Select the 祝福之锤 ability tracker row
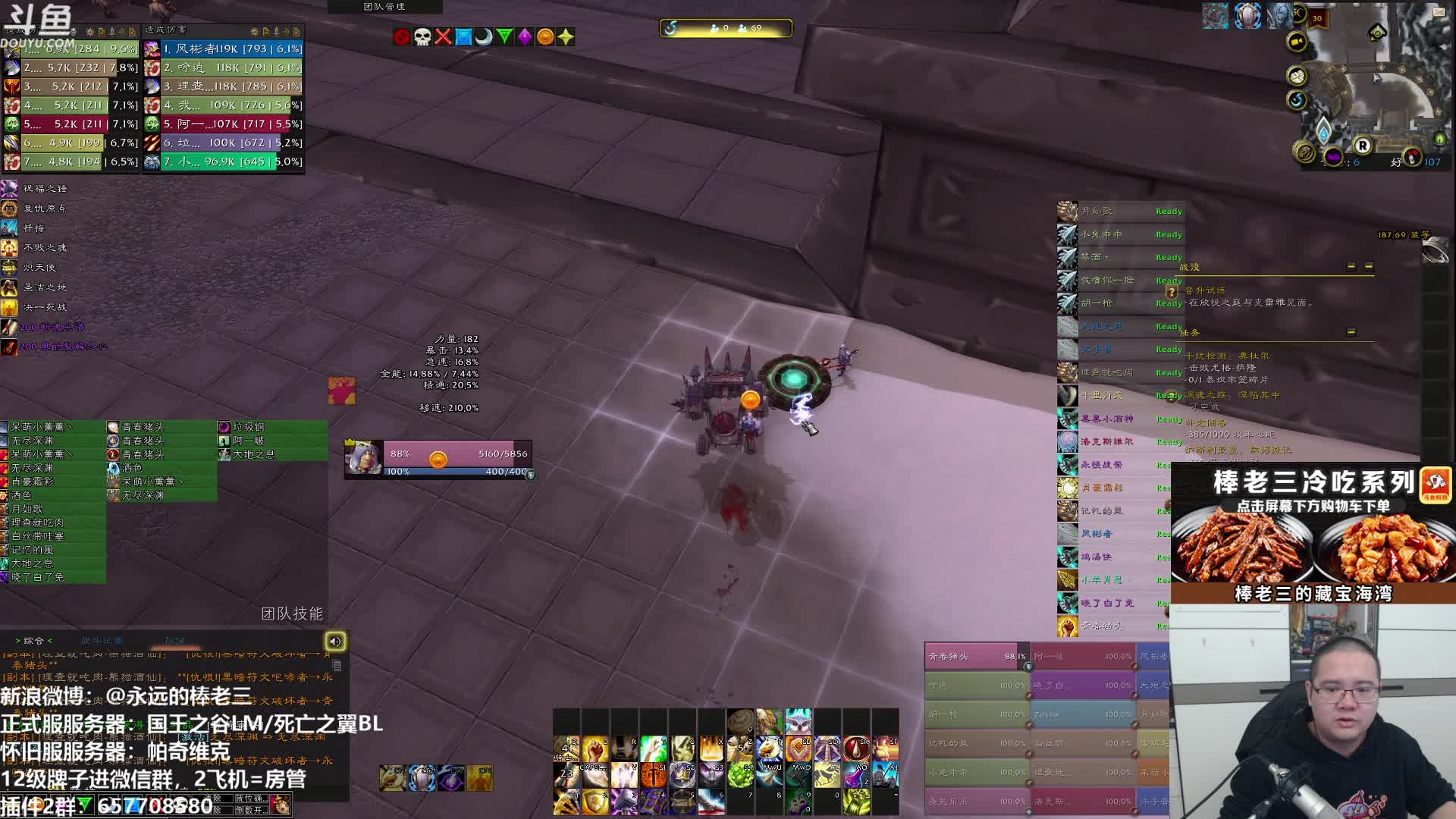Screen dimensions: 1456x819 [44, 188]
